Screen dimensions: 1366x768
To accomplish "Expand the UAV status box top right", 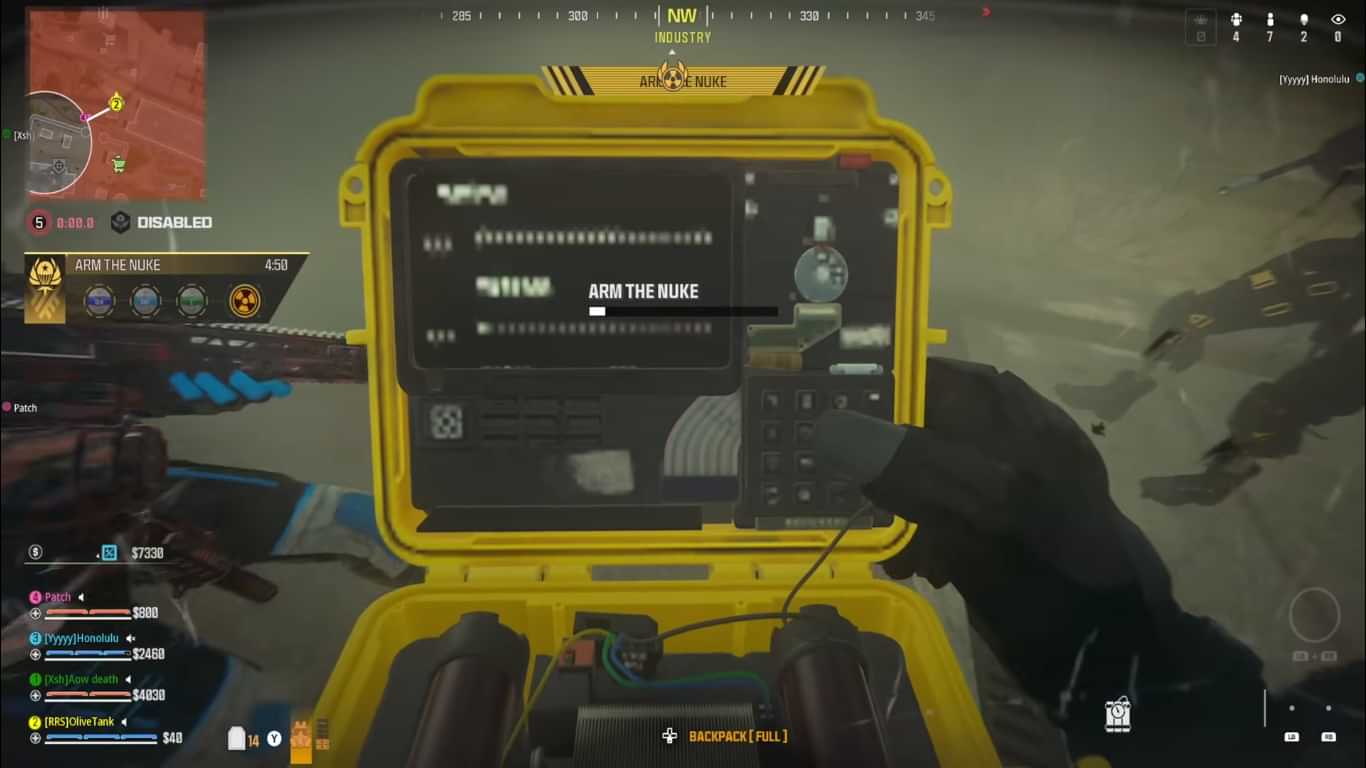I will [x=1200, y=26].
